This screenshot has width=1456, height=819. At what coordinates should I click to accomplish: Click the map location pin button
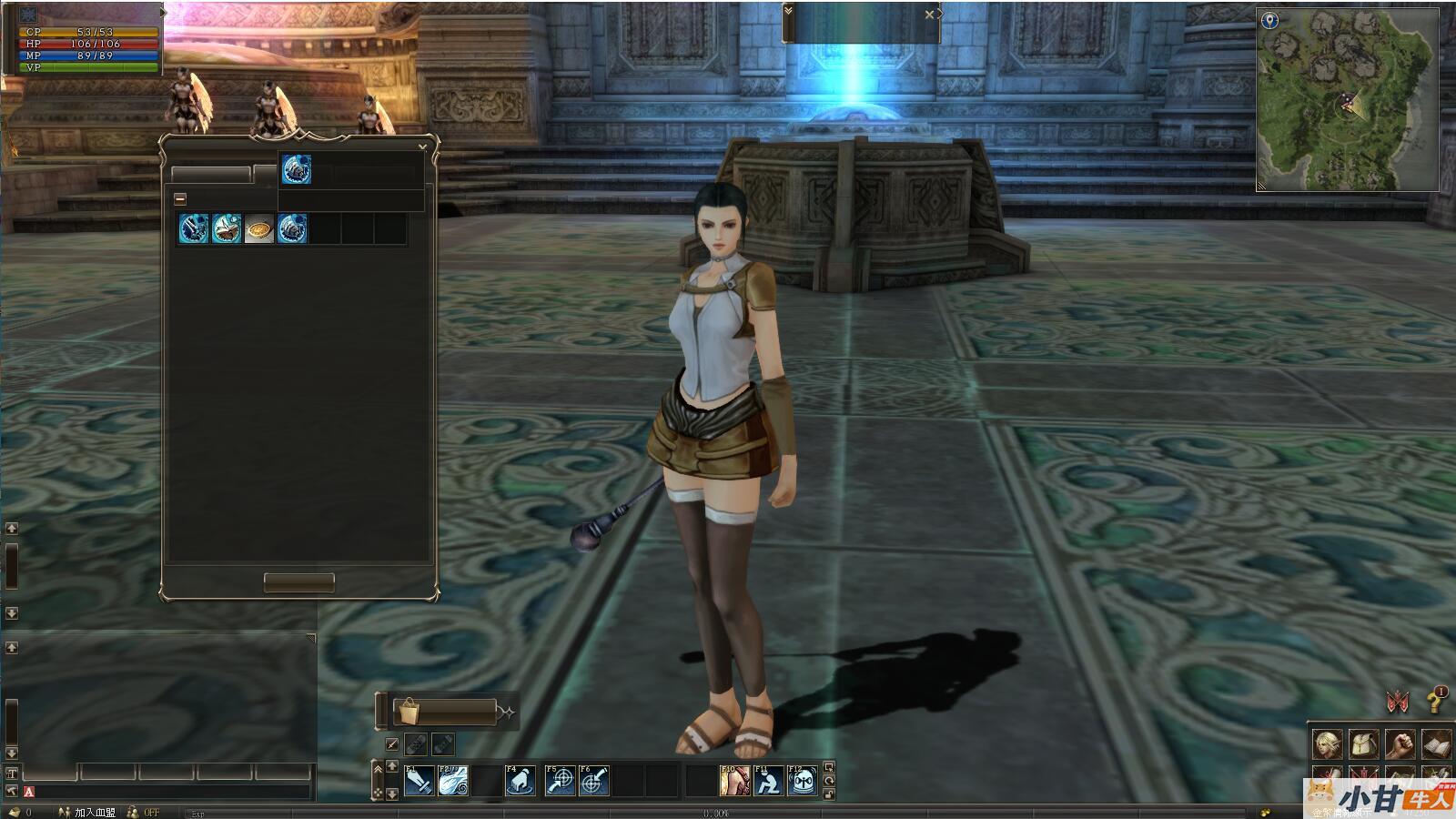tap(1269, 21)
